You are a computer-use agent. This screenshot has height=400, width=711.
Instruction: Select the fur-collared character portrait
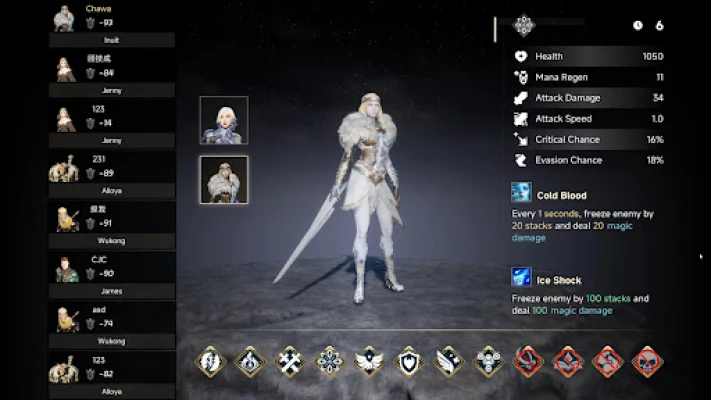224,180
